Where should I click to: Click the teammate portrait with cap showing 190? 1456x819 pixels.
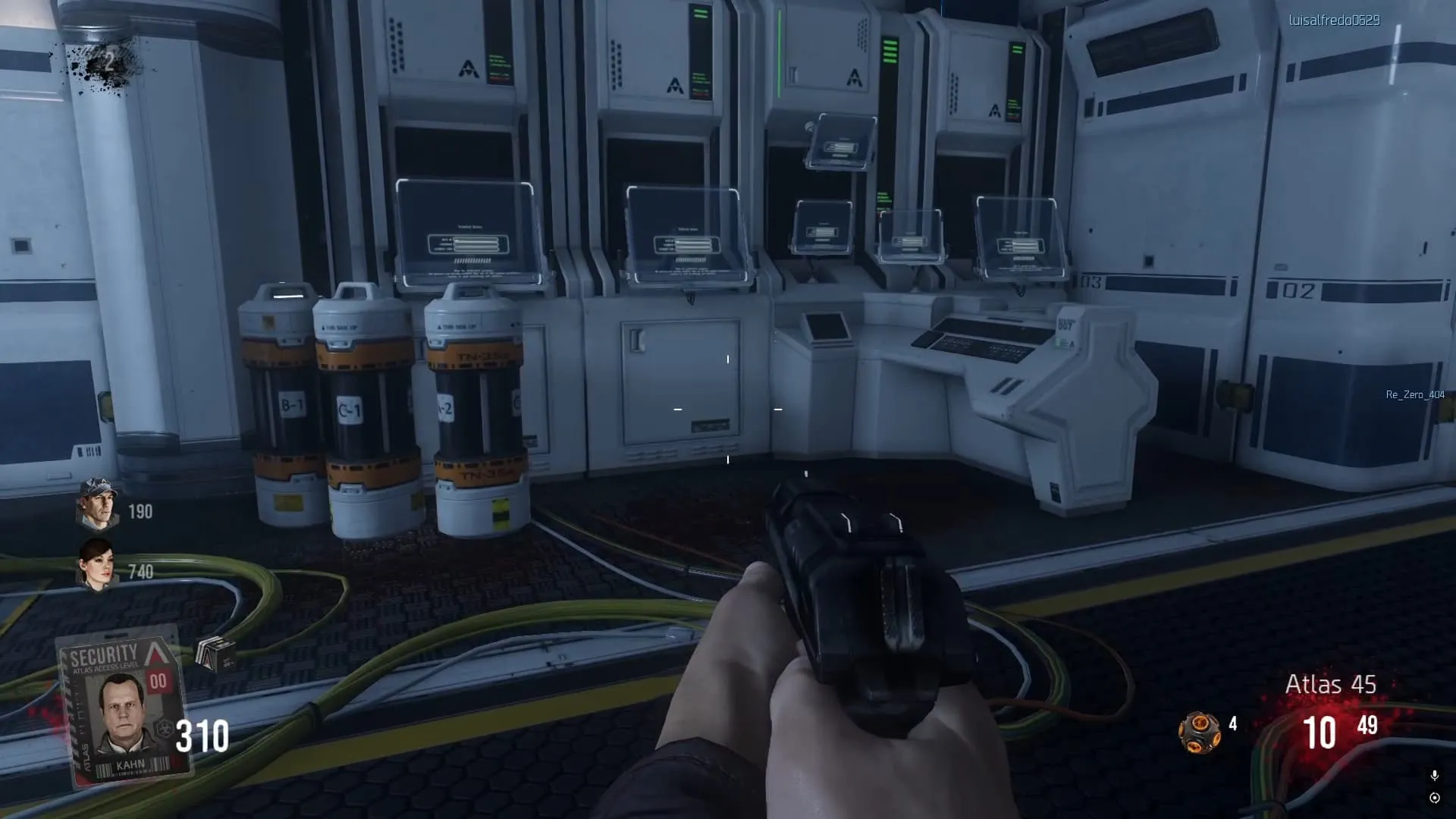click(x=97, y=504)
